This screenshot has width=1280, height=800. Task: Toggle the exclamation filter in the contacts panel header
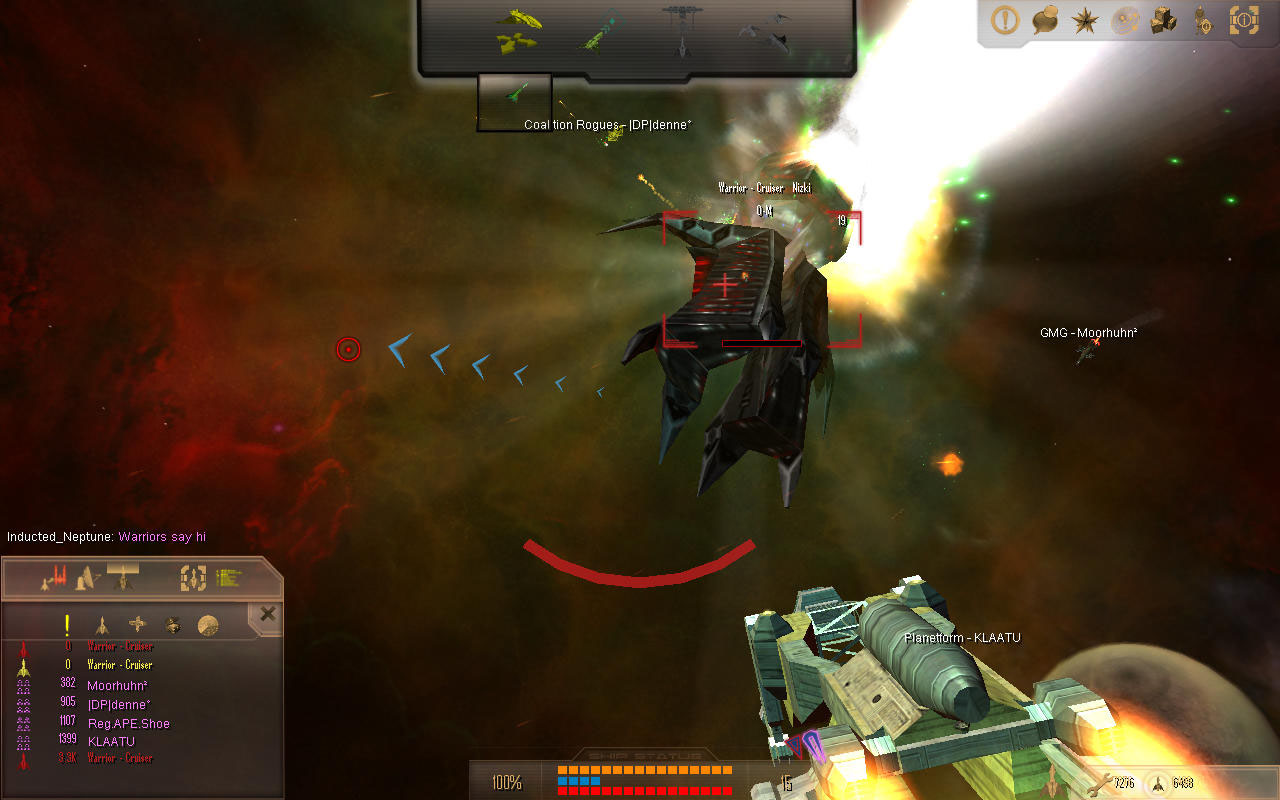click(x=67, y=625)
